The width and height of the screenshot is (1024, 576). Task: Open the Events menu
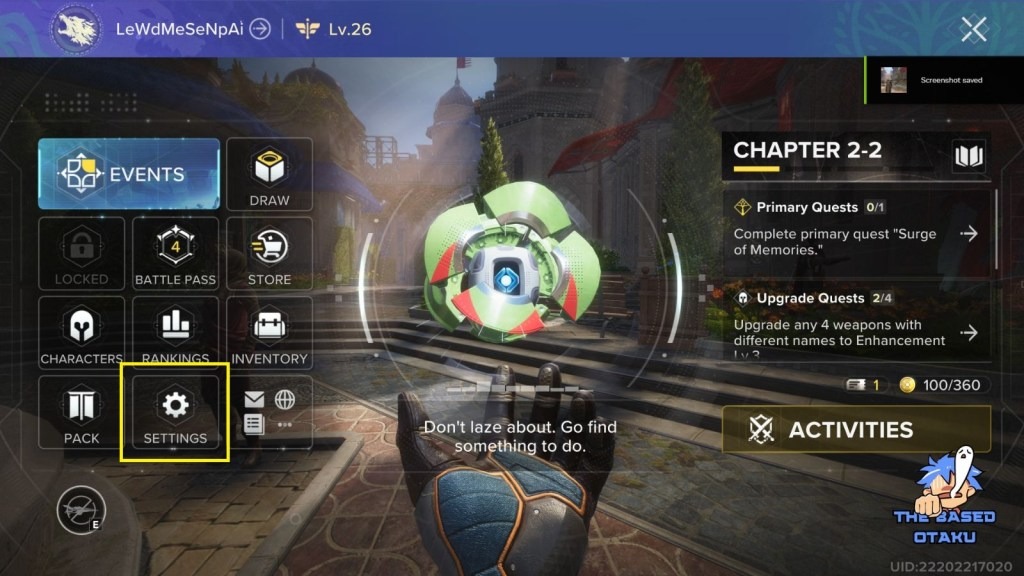click(129, 174)
